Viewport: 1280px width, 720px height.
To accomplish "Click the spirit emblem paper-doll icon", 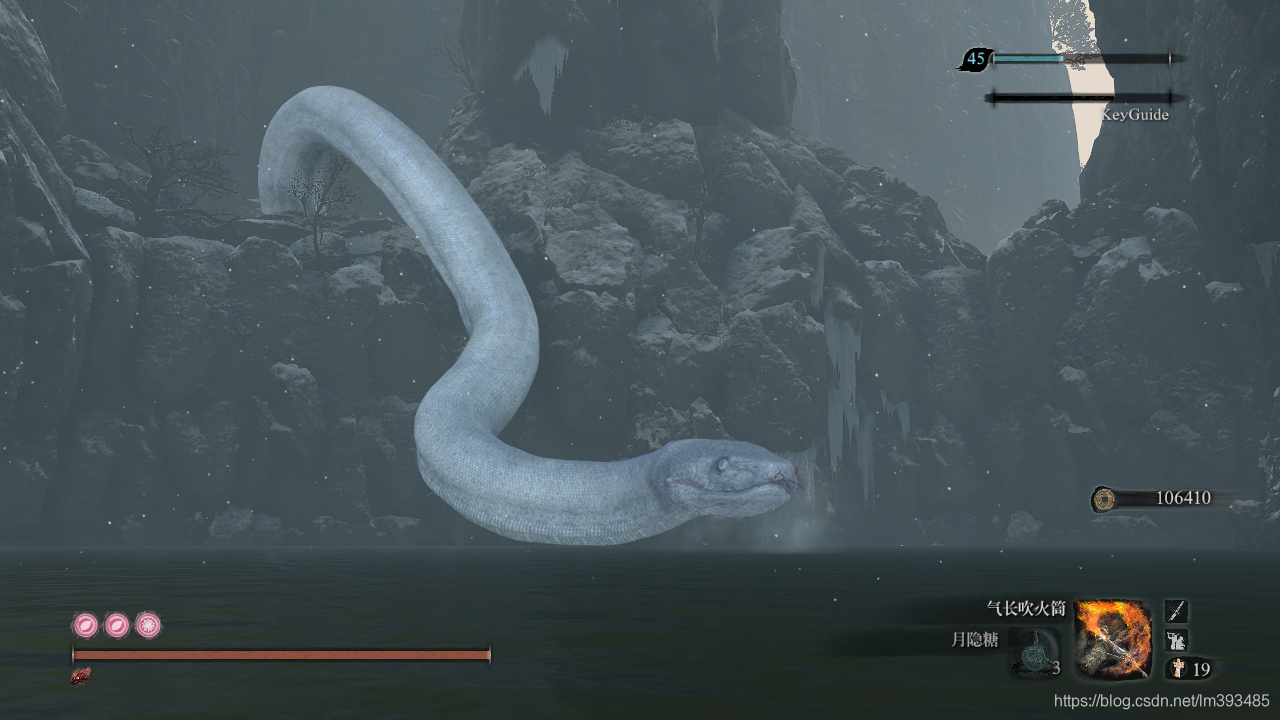I will pyautogui.click(x=1178, y=669).
